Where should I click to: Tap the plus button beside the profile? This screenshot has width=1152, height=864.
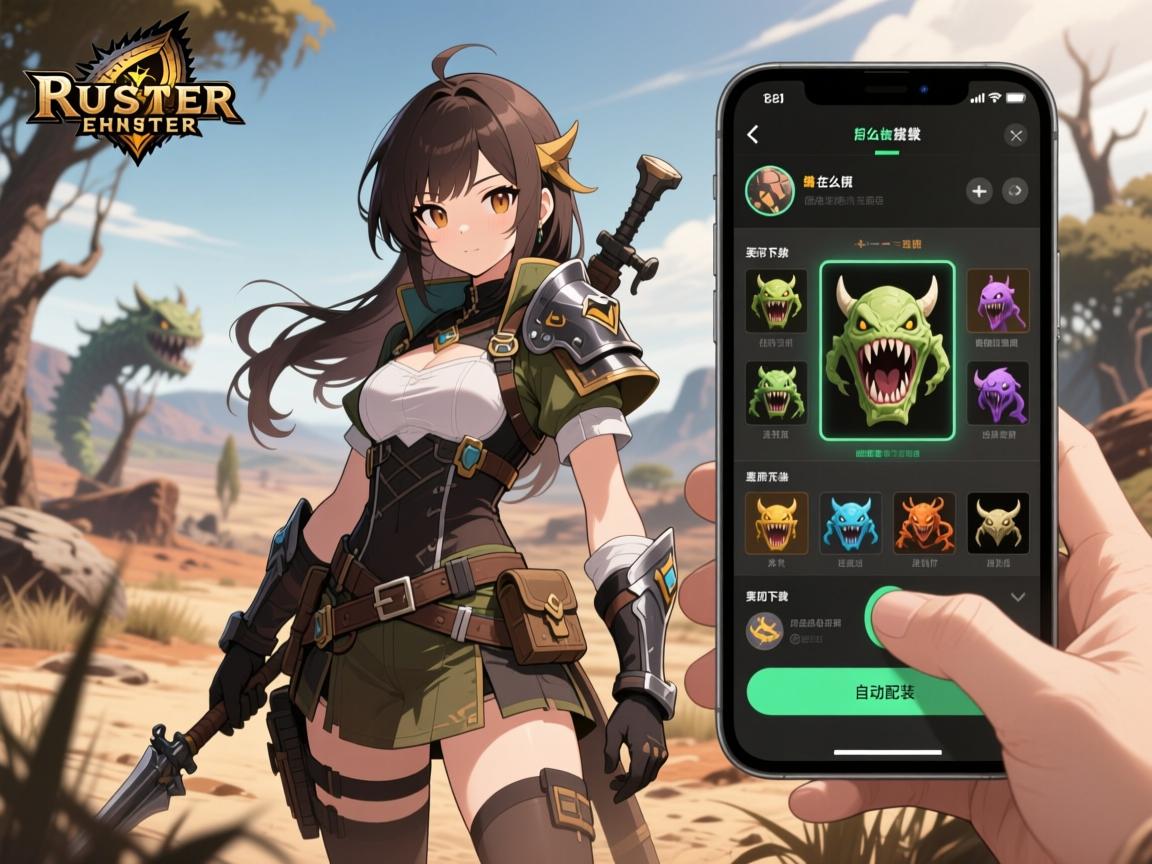pyautogui.click(x=979, y=191)
